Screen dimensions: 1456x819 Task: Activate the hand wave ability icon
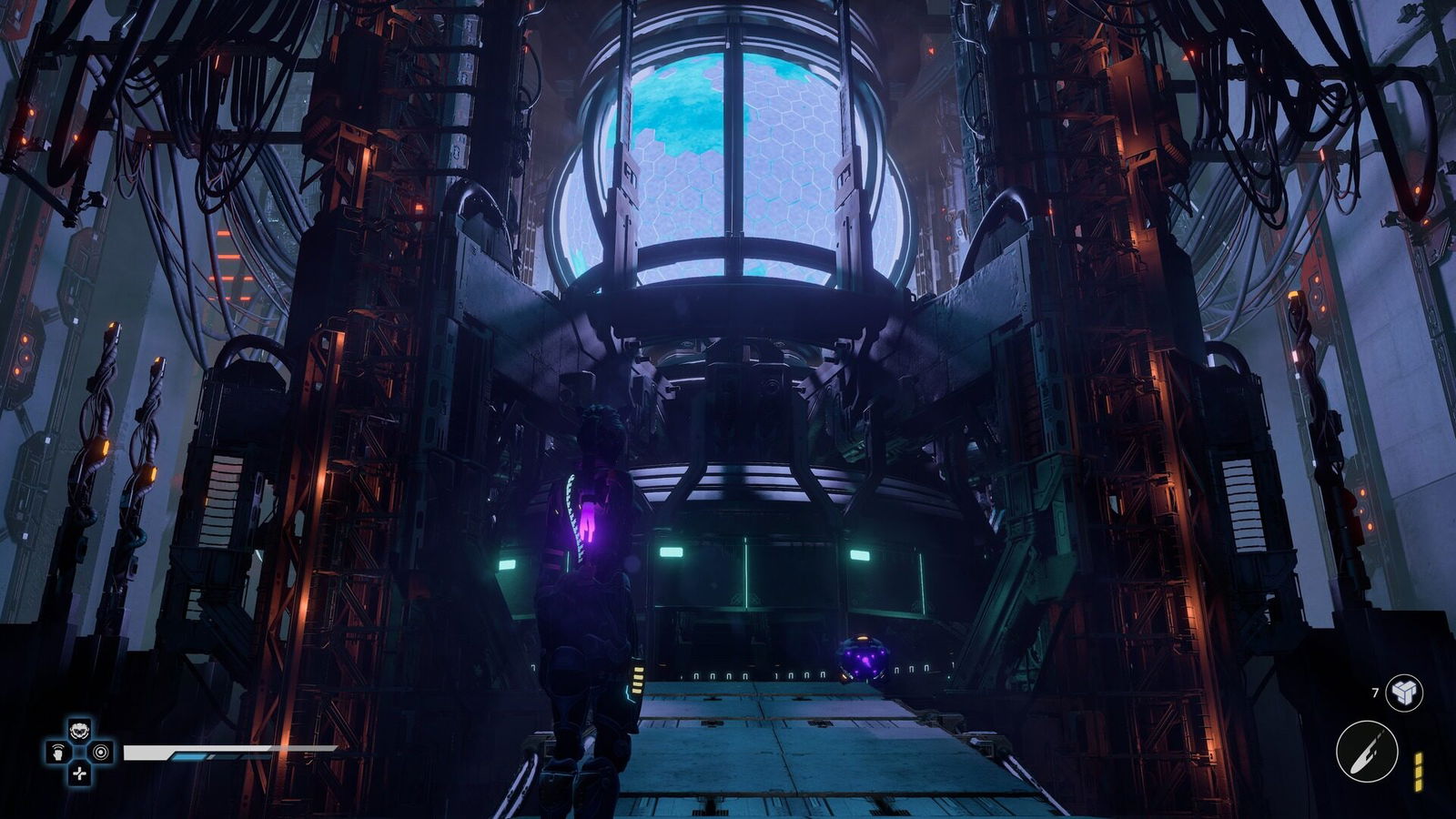point(57,753)
